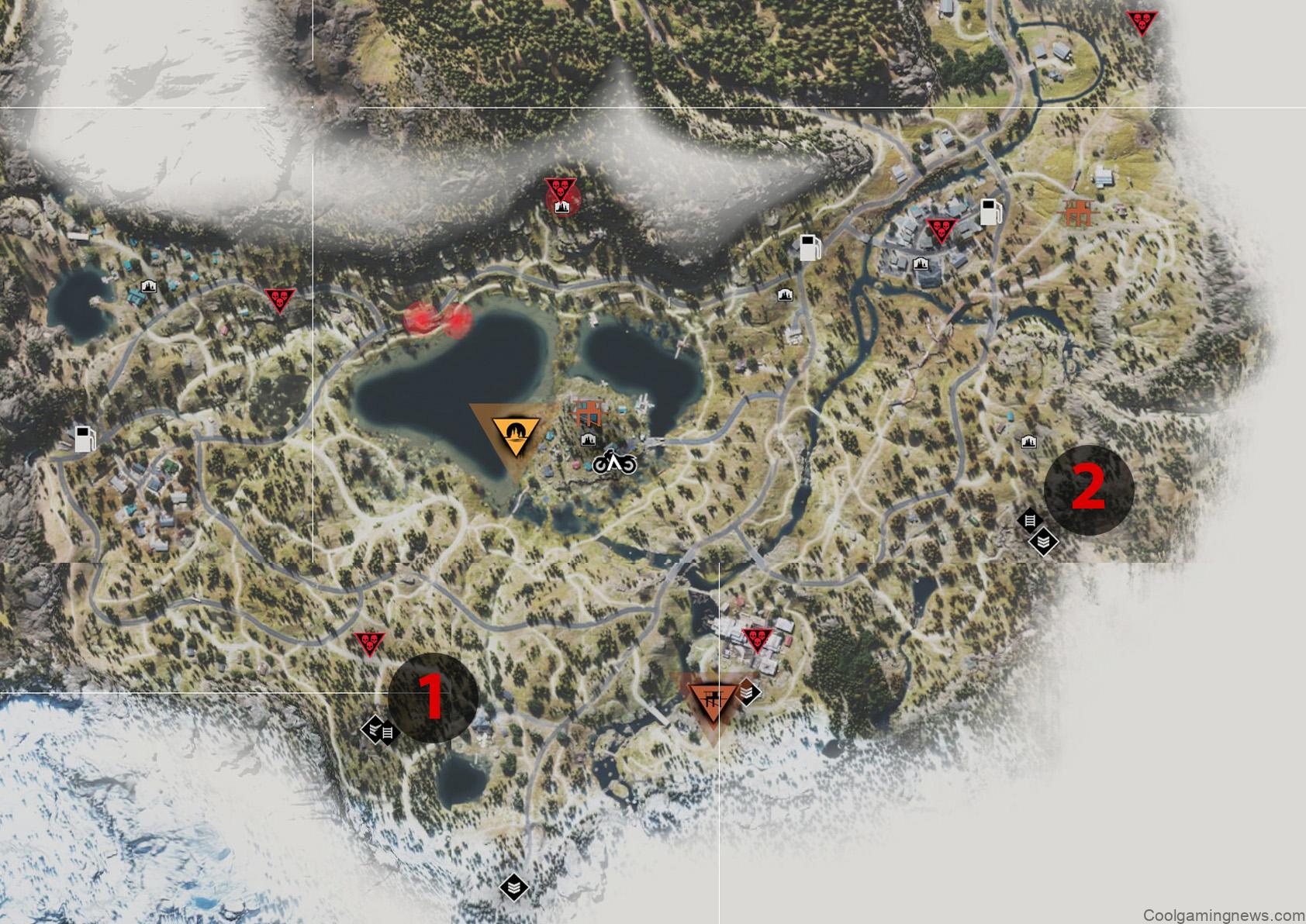1306x924 pixels.
Task: Select the horde marker inside the northeast town
Action: click(x=939, y=229)
